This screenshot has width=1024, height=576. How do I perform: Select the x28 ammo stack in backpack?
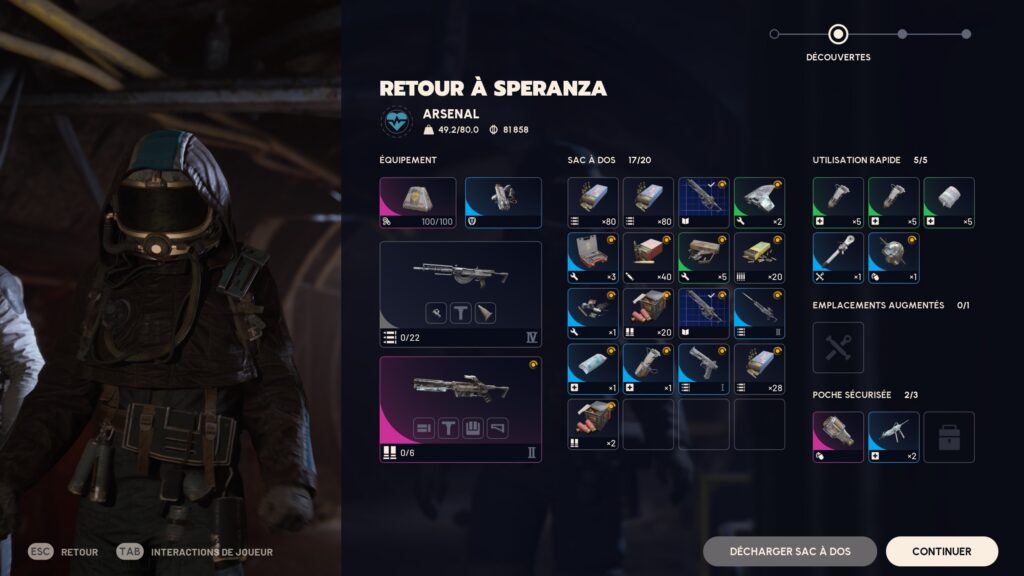tap(759, 369)
